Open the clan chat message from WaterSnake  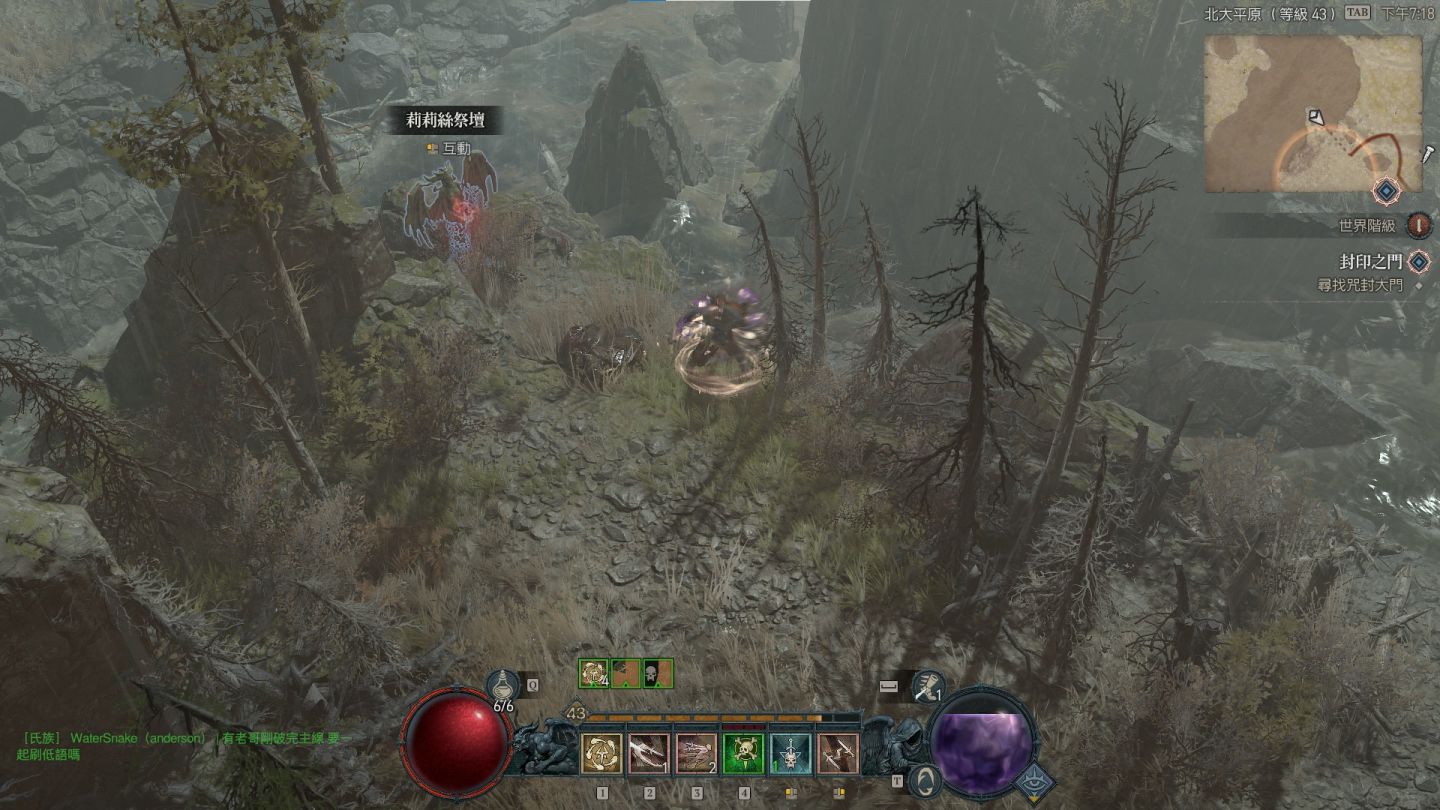(185, 746)
